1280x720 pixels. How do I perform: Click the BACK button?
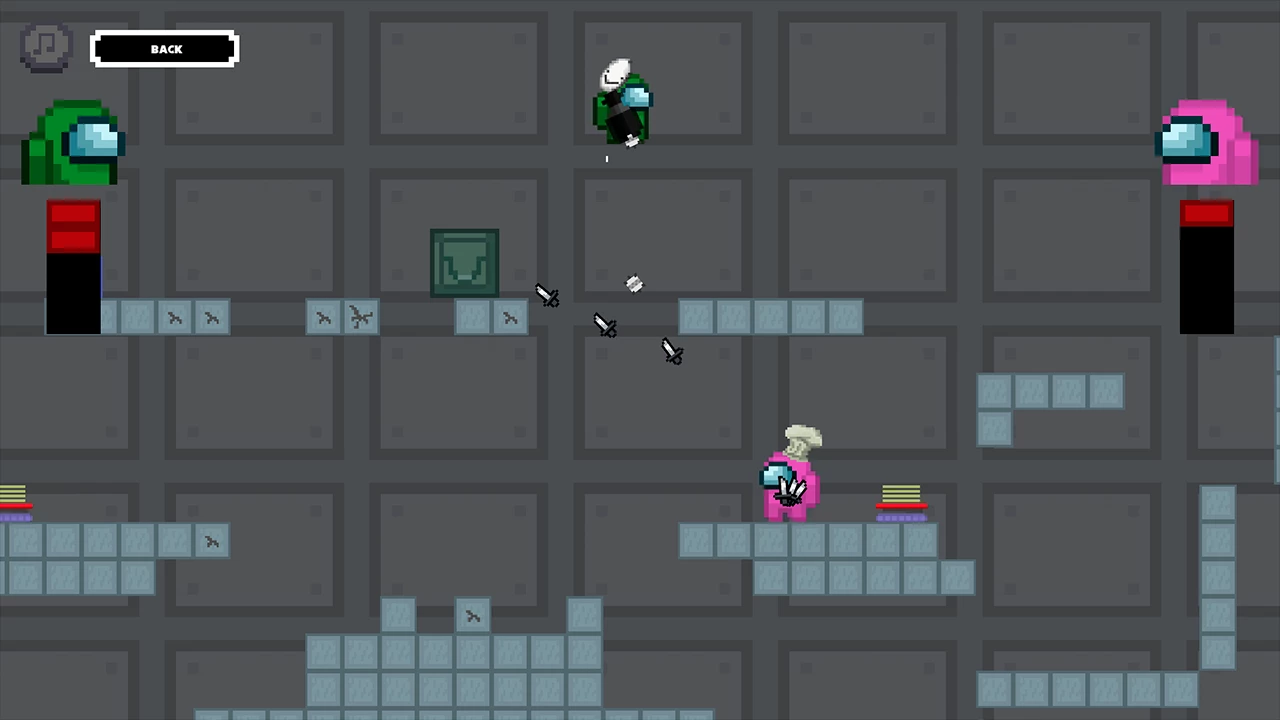(164, 49)
